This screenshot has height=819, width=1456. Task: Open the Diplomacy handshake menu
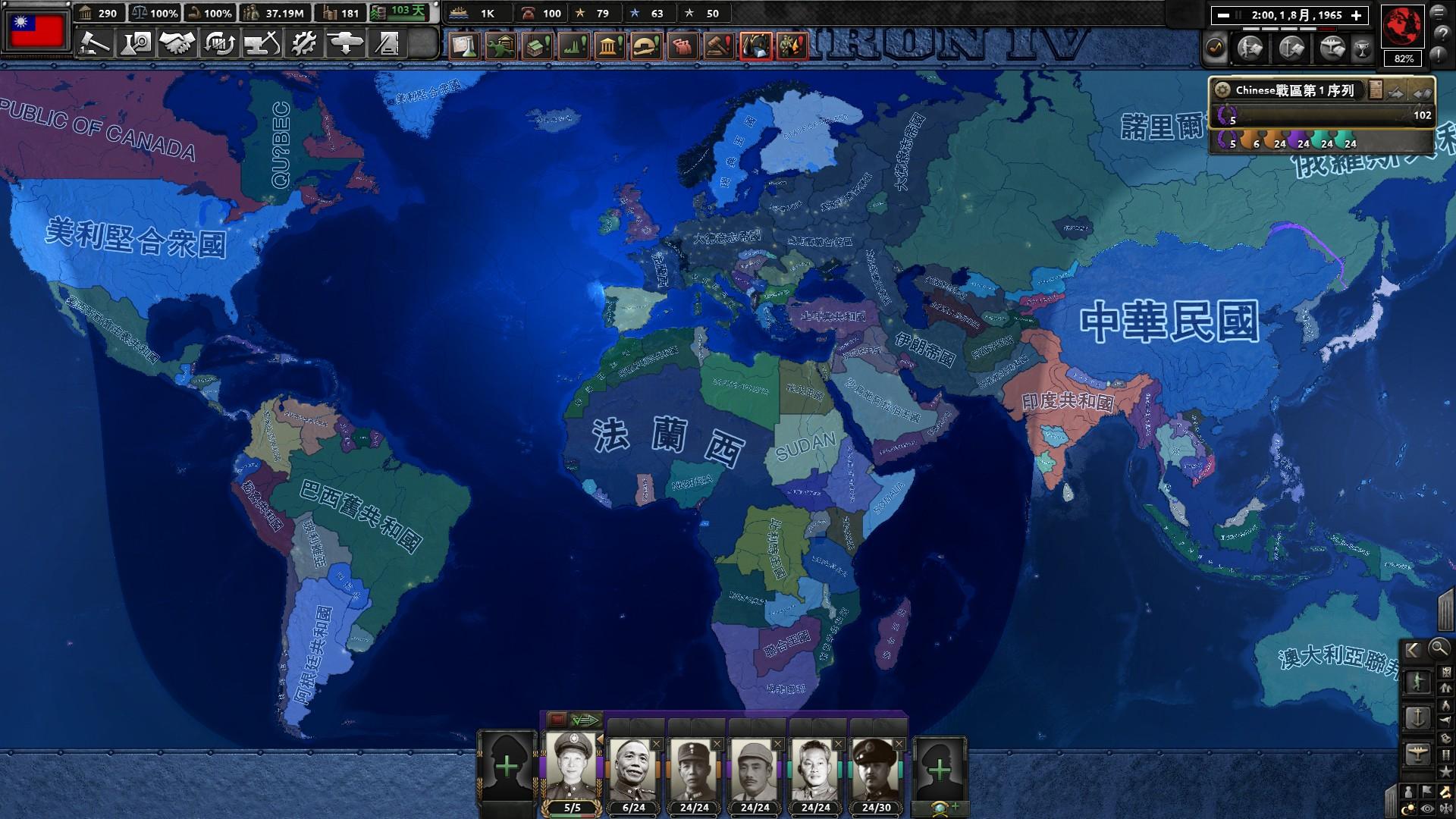tap(176, 45)
